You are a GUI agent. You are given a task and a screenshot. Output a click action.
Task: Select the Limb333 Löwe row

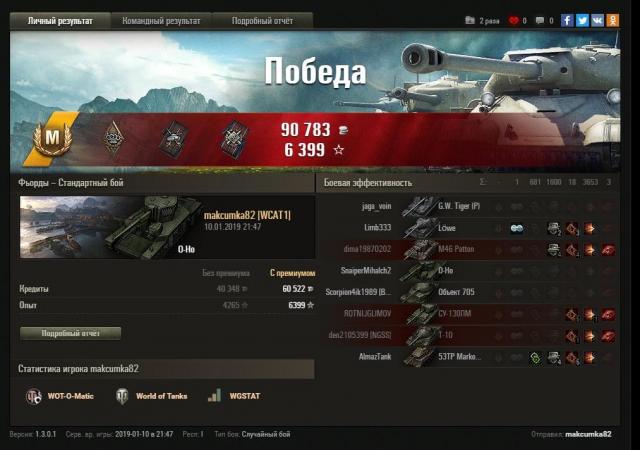pyautogui.click(x=469, y=228)
